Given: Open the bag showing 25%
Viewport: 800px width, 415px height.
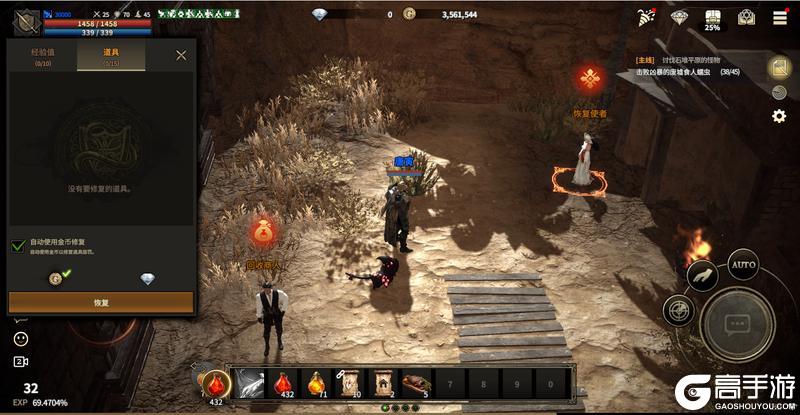Looking at the screenshot, I should (x=712, y=18).
